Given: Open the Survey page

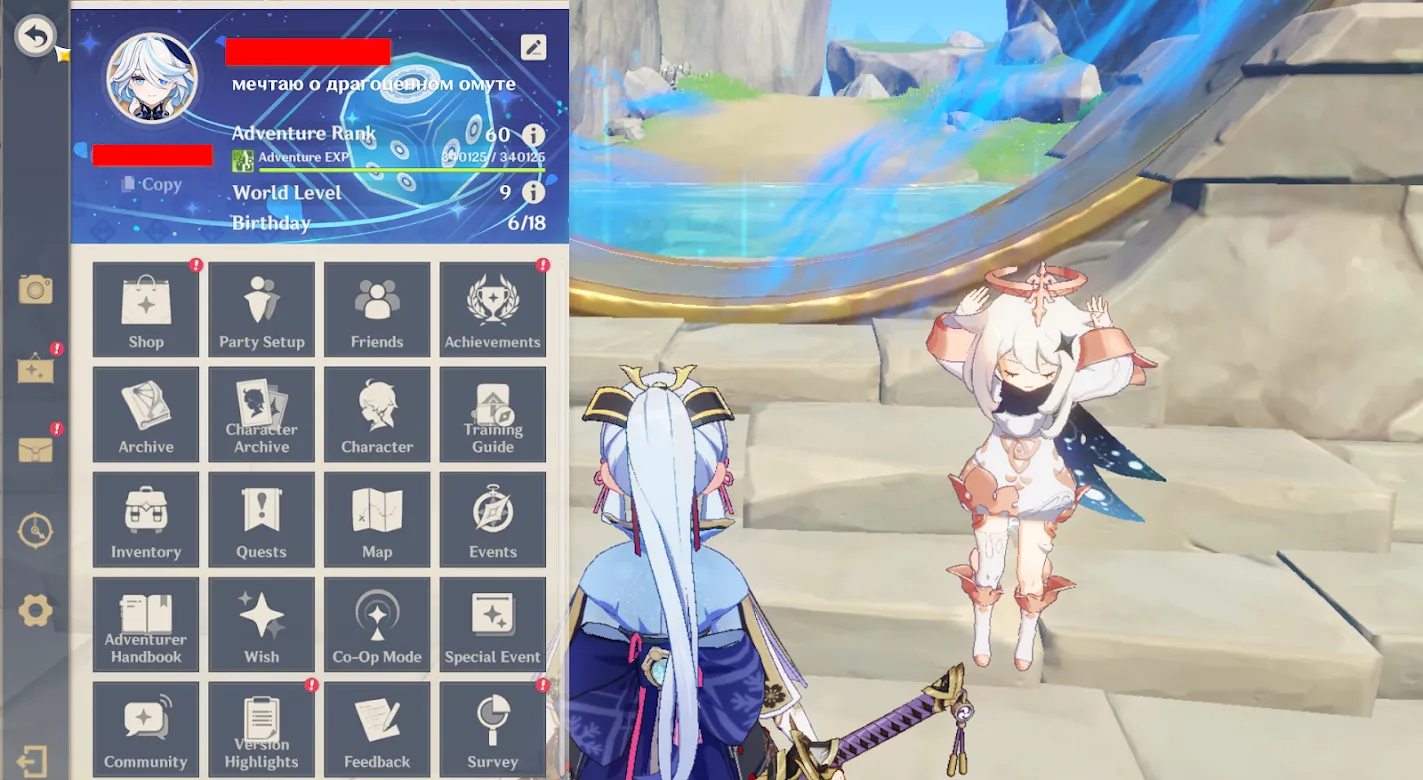Looking at the screenshot, I should [492, 729].
